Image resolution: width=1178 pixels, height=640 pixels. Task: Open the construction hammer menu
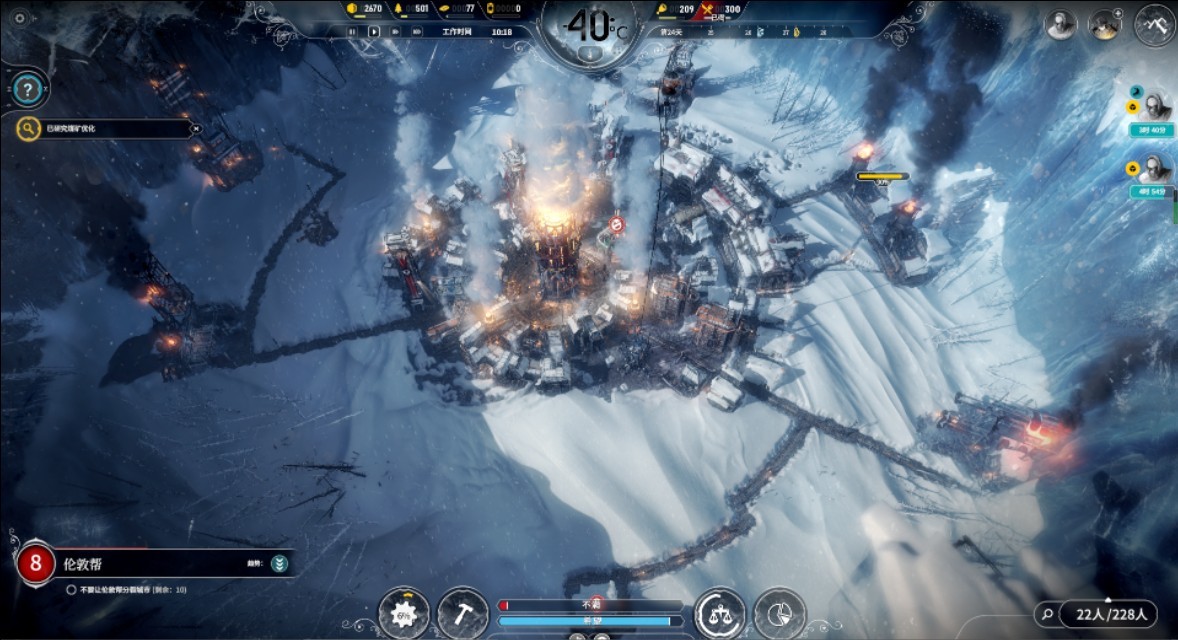pyautogui.click(x=463, y=611)
